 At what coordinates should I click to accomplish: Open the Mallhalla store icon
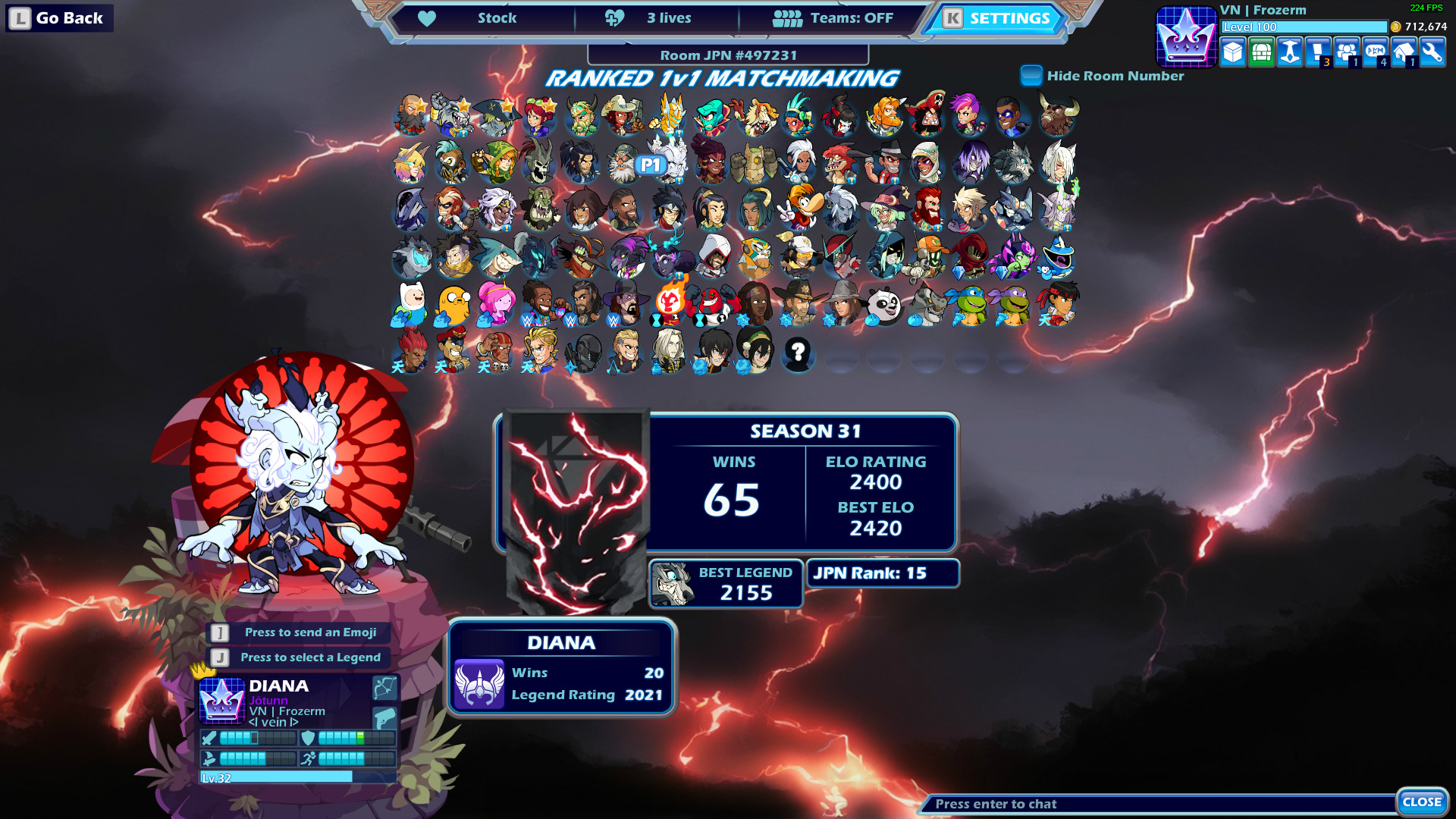pyautogui.click(x=1233, y=53)
